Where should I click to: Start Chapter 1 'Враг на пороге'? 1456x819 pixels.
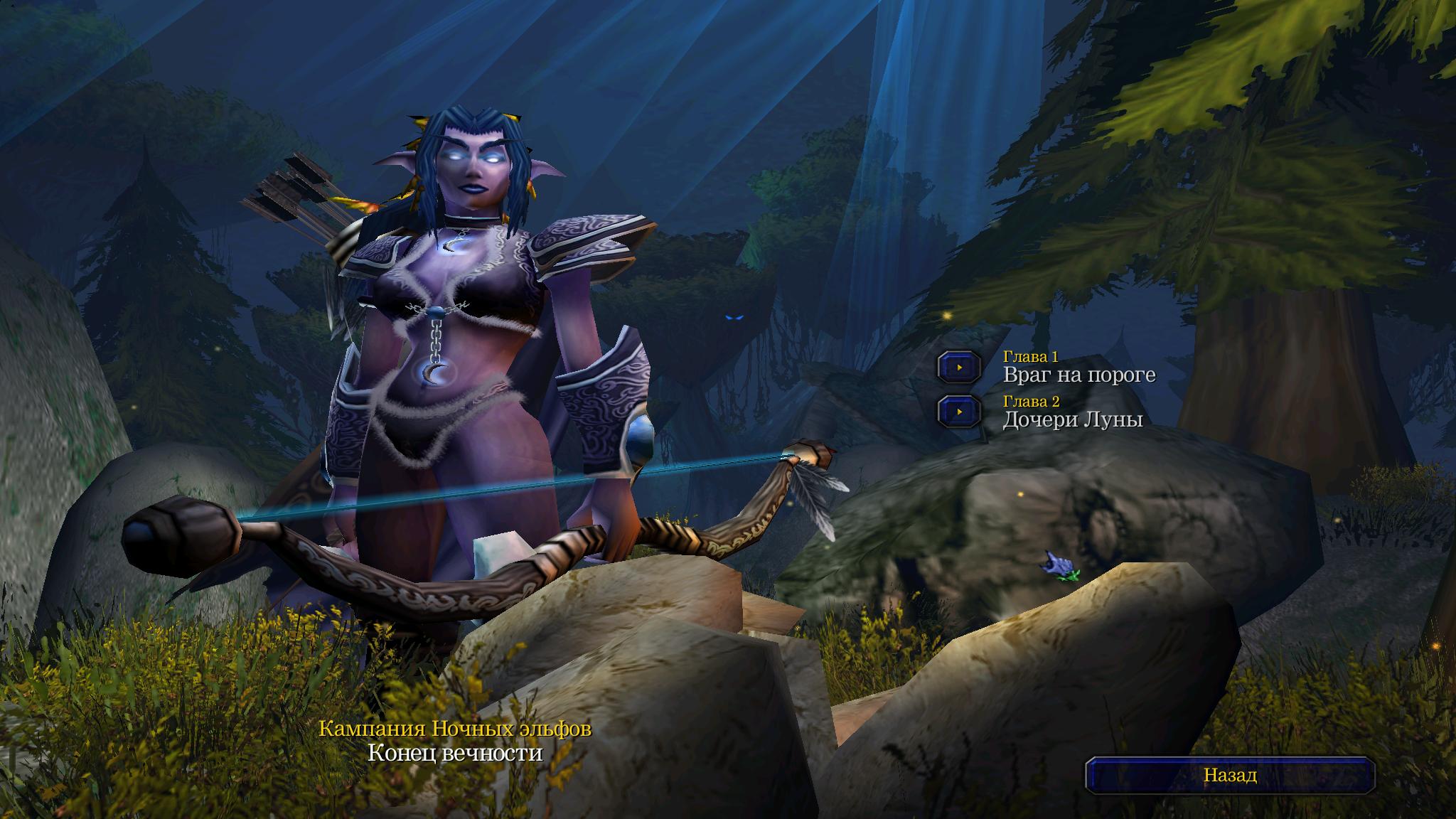click(x=959, y=368)
